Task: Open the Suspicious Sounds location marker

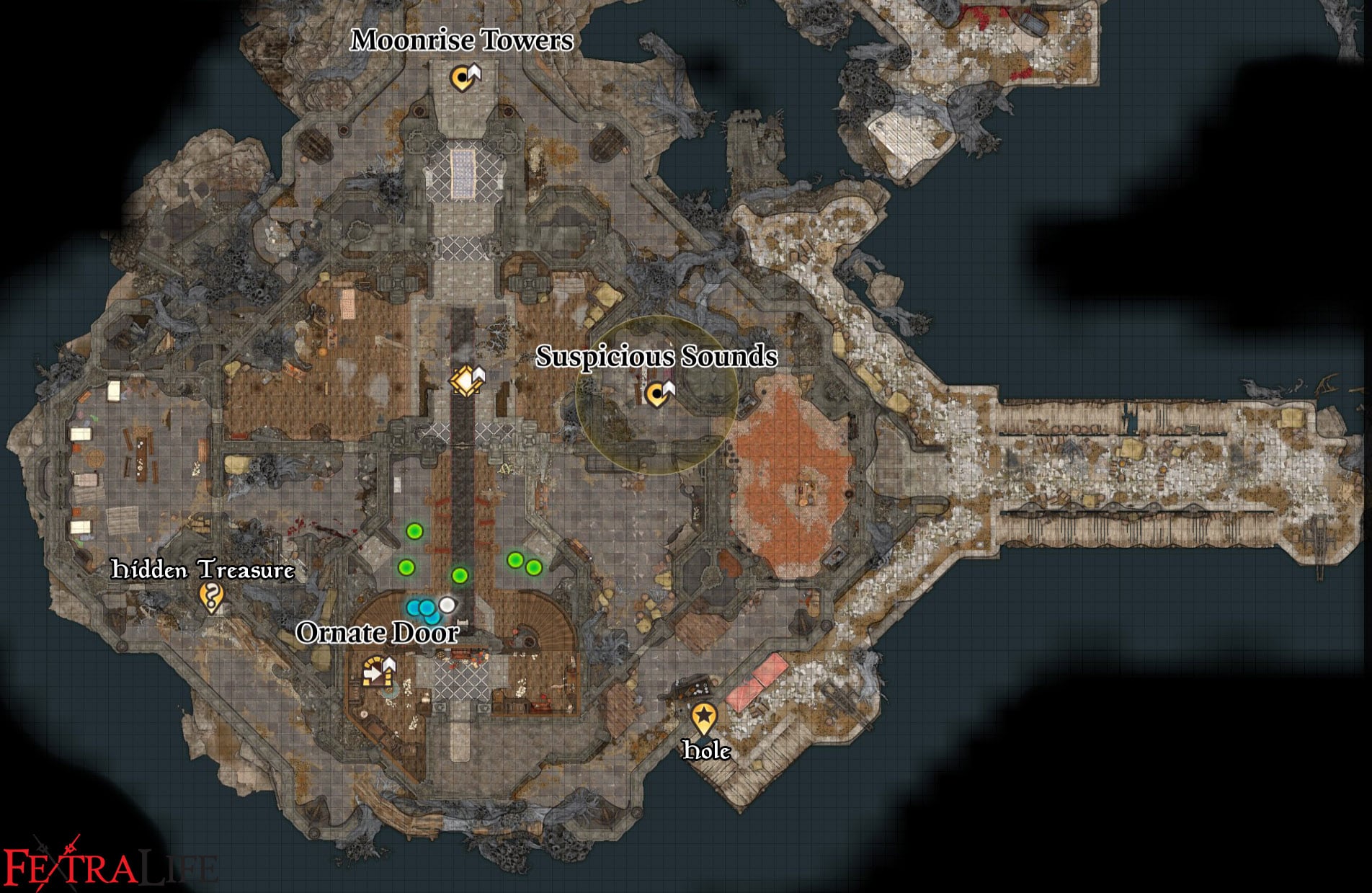Action: click(659, 395)
